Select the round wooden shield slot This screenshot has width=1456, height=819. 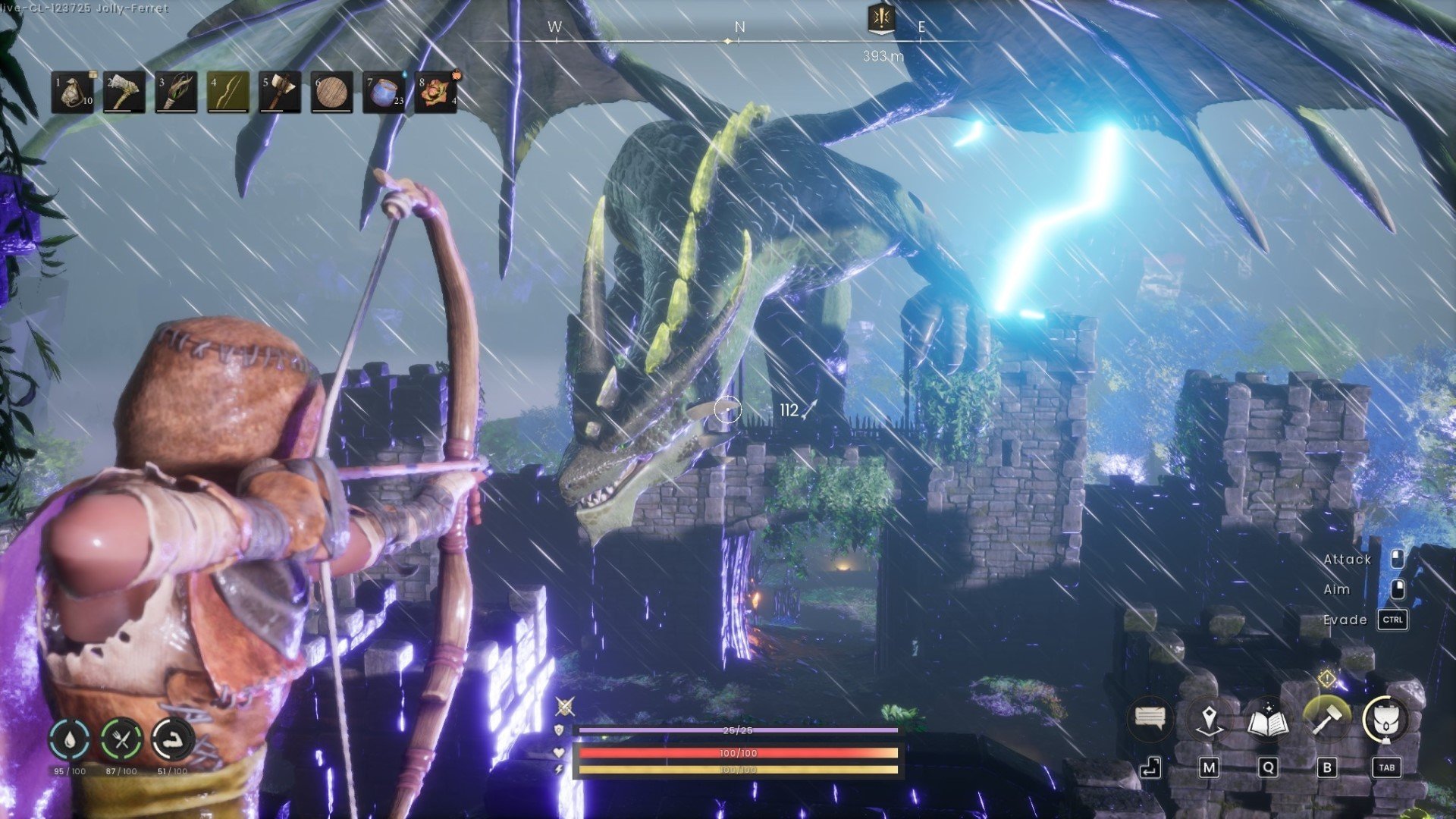332,93
